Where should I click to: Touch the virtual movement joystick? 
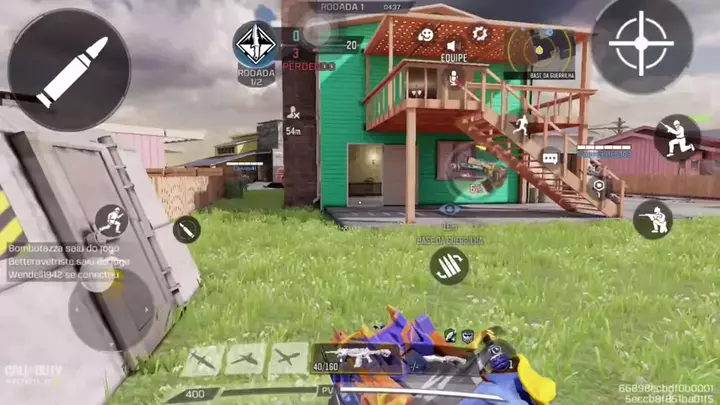pyautogui.click(x=110, y=308)
